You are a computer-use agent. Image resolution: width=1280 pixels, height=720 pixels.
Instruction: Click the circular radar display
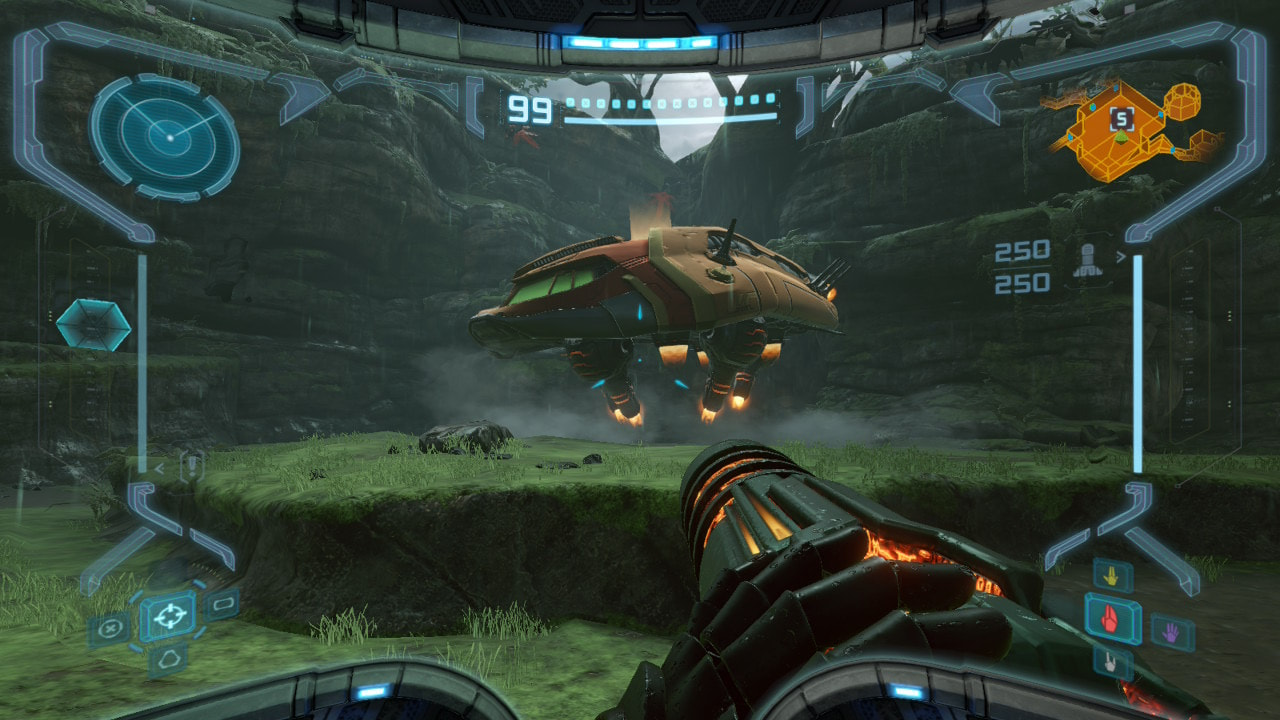pyautogui.click(x=165, y=137)
